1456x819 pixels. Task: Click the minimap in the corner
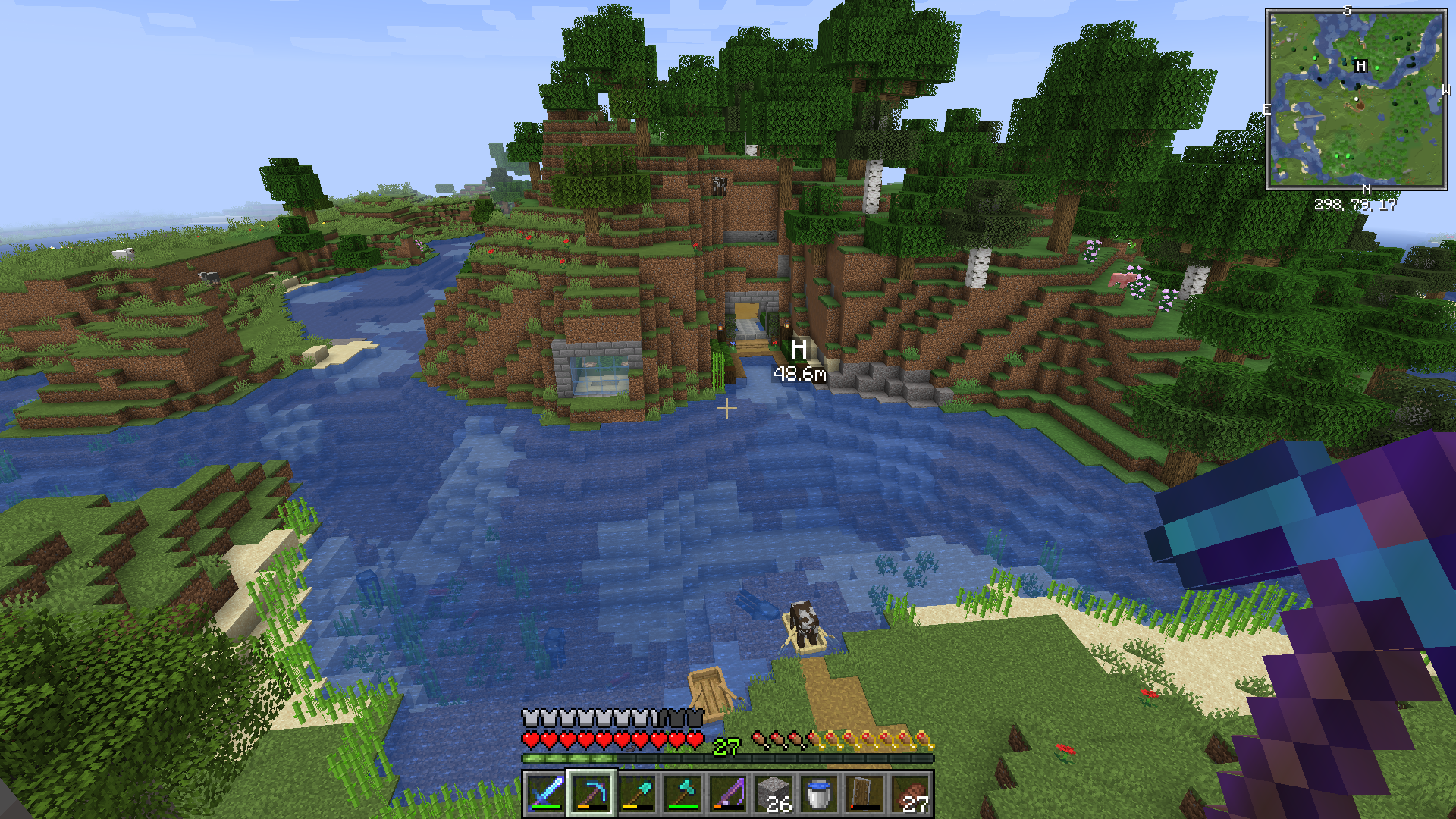[x=1356, y=99]
